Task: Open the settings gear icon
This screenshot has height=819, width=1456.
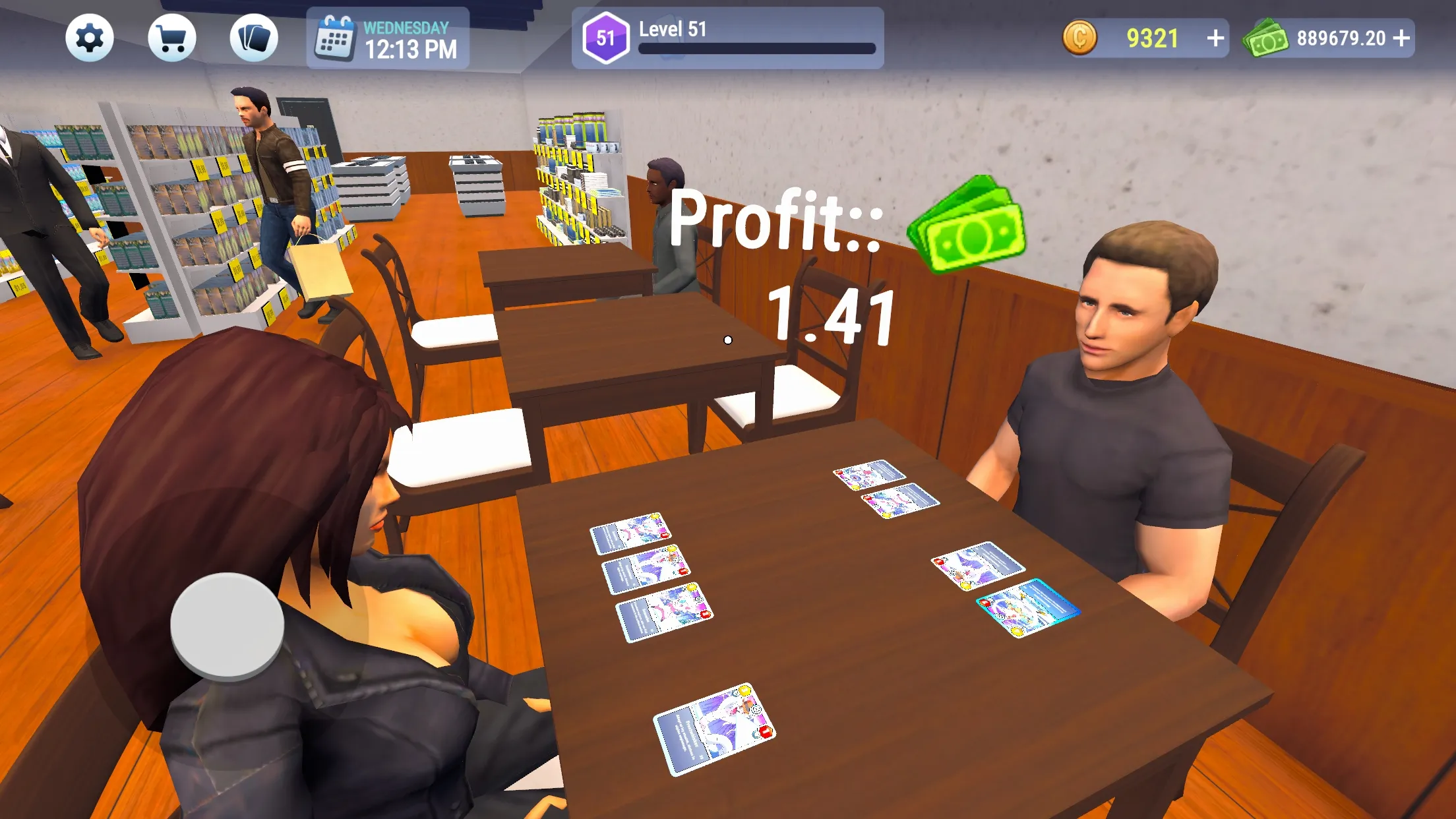Action: tap(90, 38)
